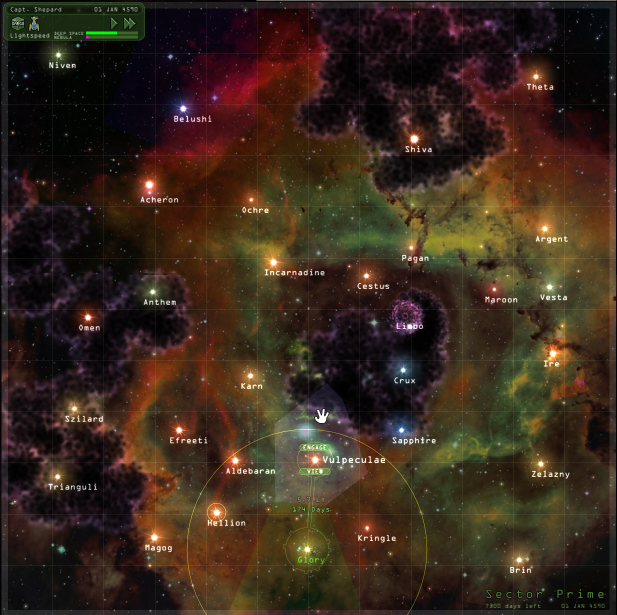Choose the Theta star
The image size is (617, 615).
pyautogui.click(x=536, y=76)
